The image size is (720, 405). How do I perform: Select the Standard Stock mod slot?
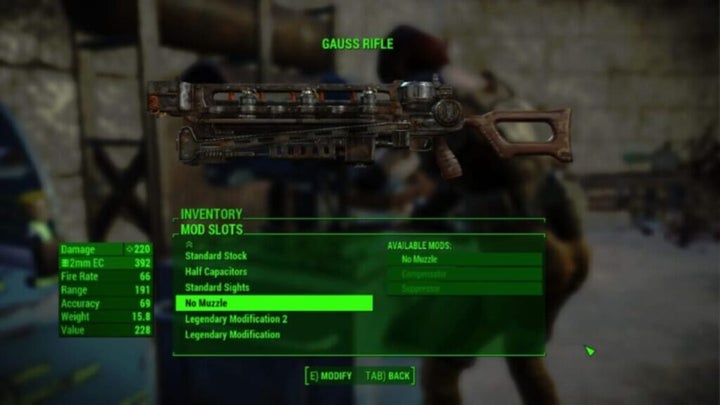pyautogui.click(x=216, y=256)
